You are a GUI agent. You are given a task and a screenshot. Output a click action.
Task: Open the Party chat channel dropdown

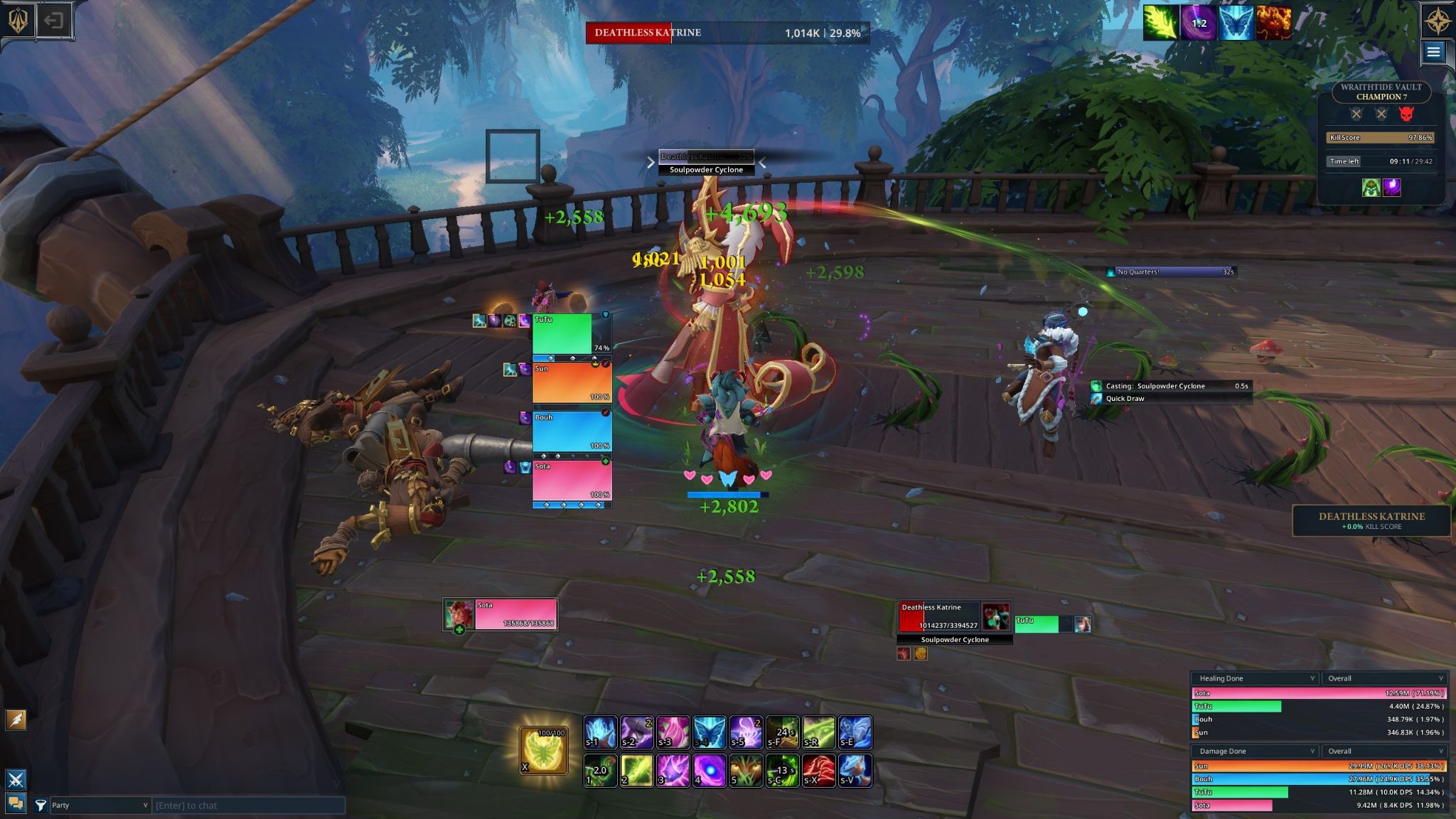pos(99,805)
